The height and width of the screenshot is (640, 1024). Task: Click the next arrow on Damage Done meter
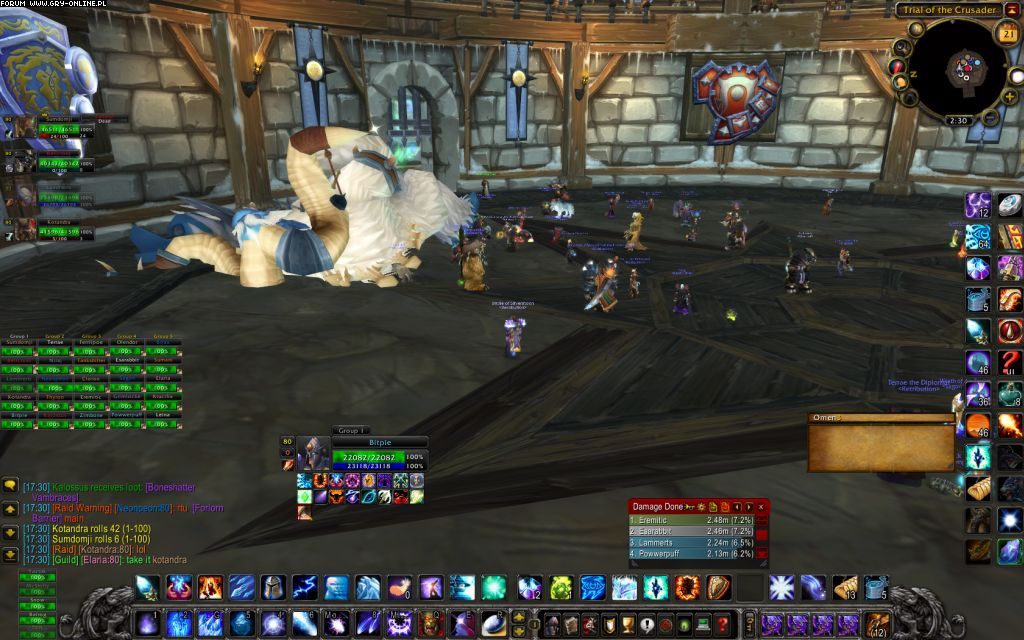pyautogui.click(x=748, y=507)
